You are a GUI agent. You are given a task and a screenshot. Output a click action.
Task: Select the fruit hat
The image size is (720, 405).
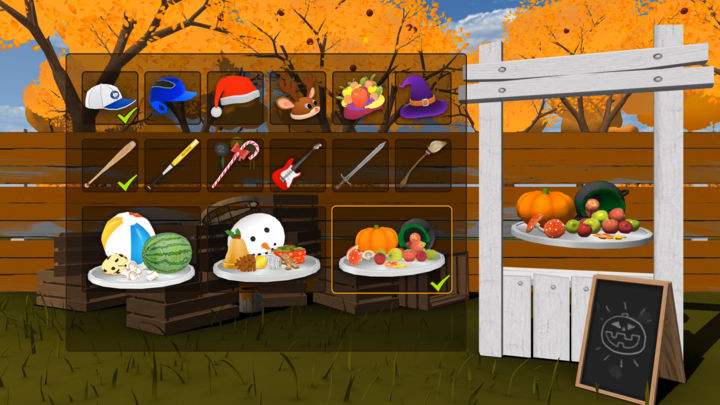(360, 98)
